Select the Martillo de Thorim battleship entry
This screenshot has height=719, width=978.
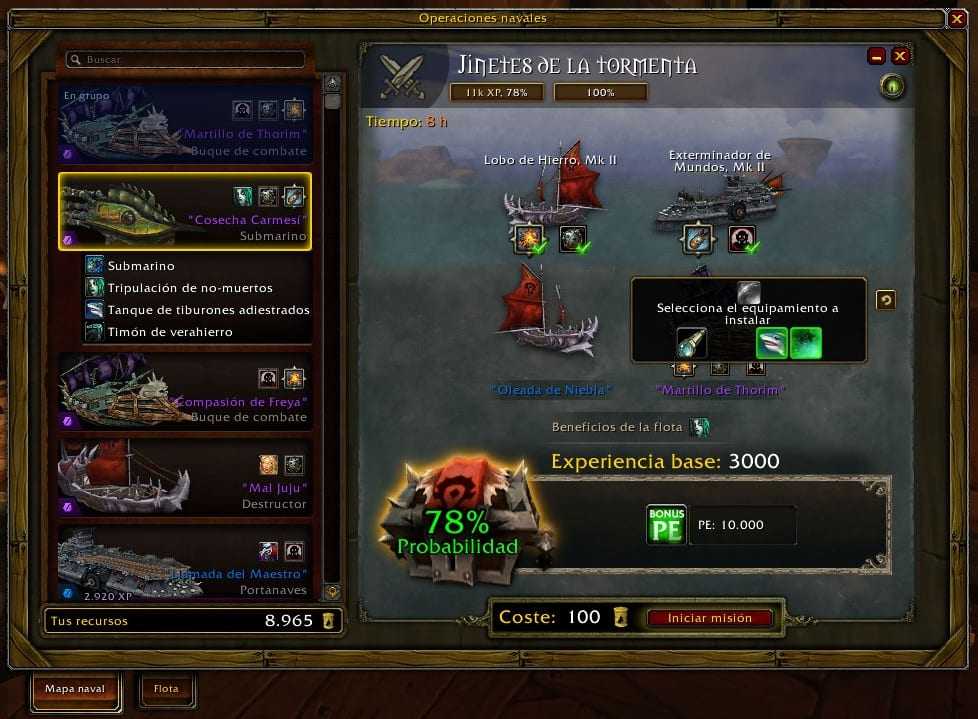[185, 124]
